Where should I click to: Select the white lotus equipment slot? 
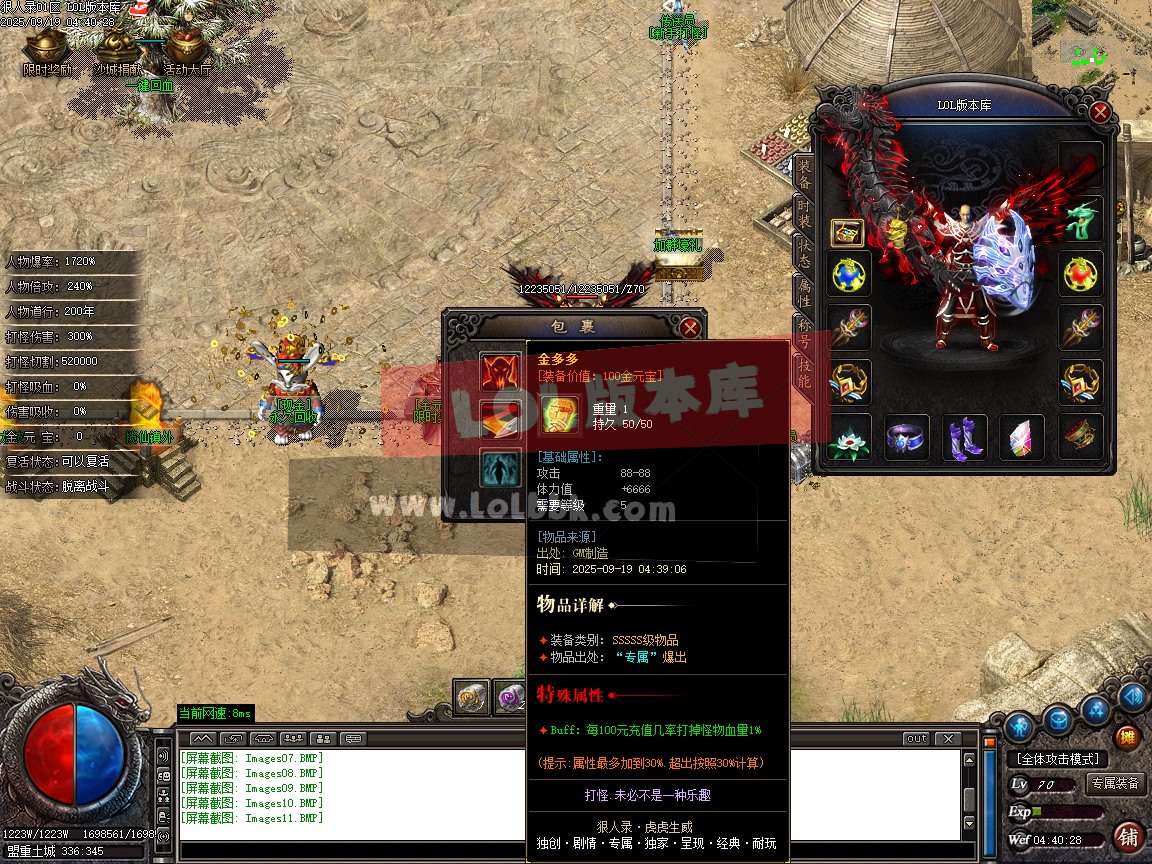(x=849, y=437)
